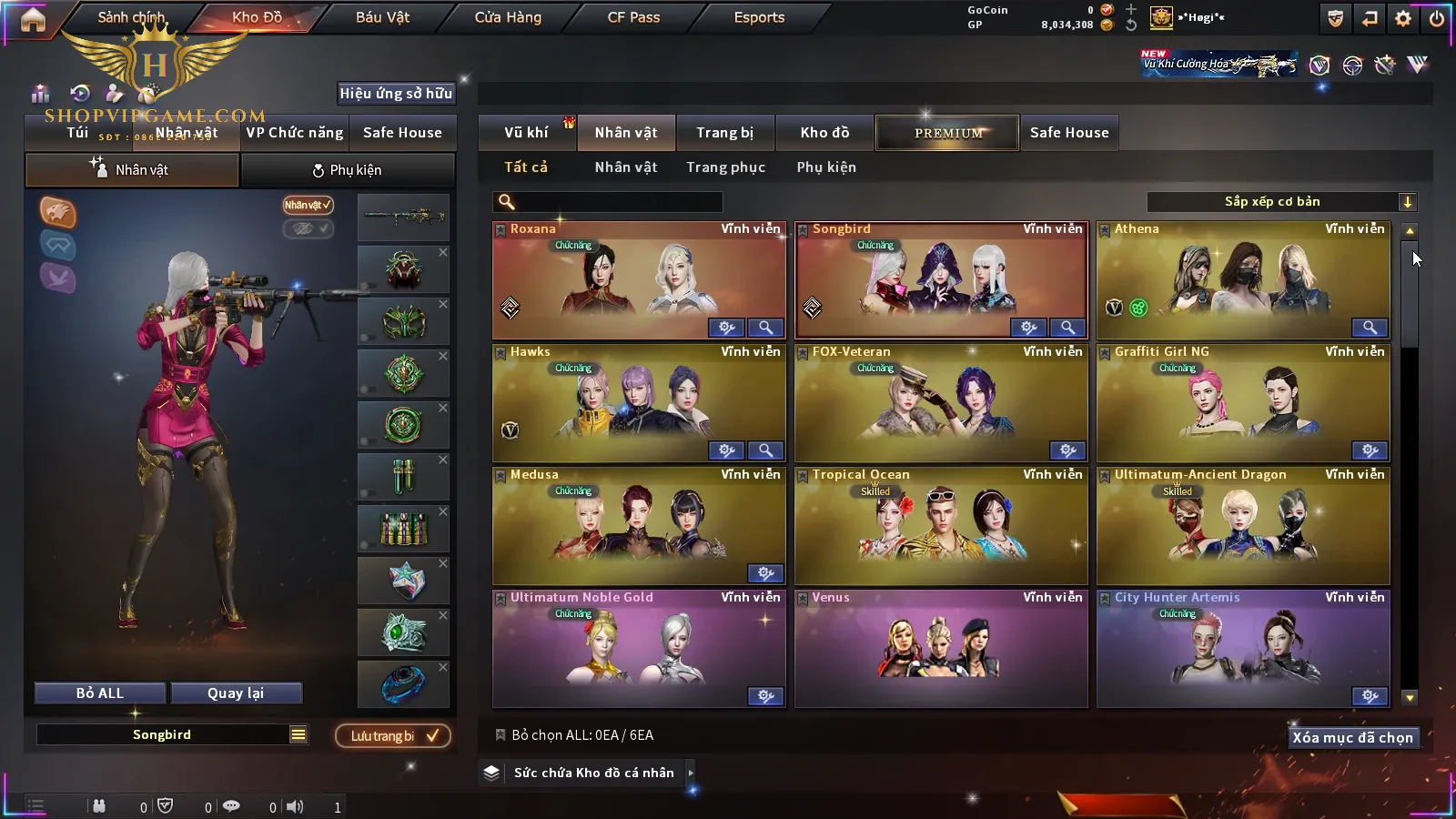The width and height of the screenshot is (1456, 819).
Task: Open the CF Pass menu
Action: click(x=633, y=17)
